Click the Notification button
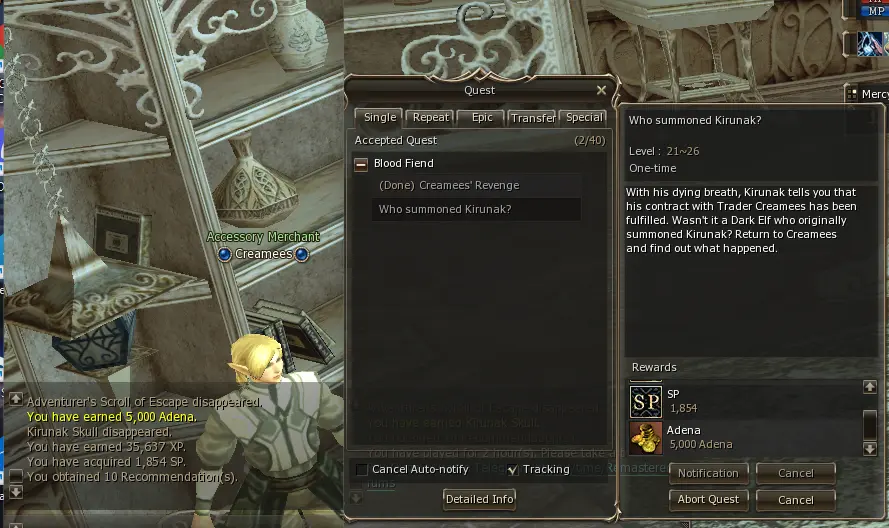889x528 pixels. pyautogui.click(x=708, y=473)
